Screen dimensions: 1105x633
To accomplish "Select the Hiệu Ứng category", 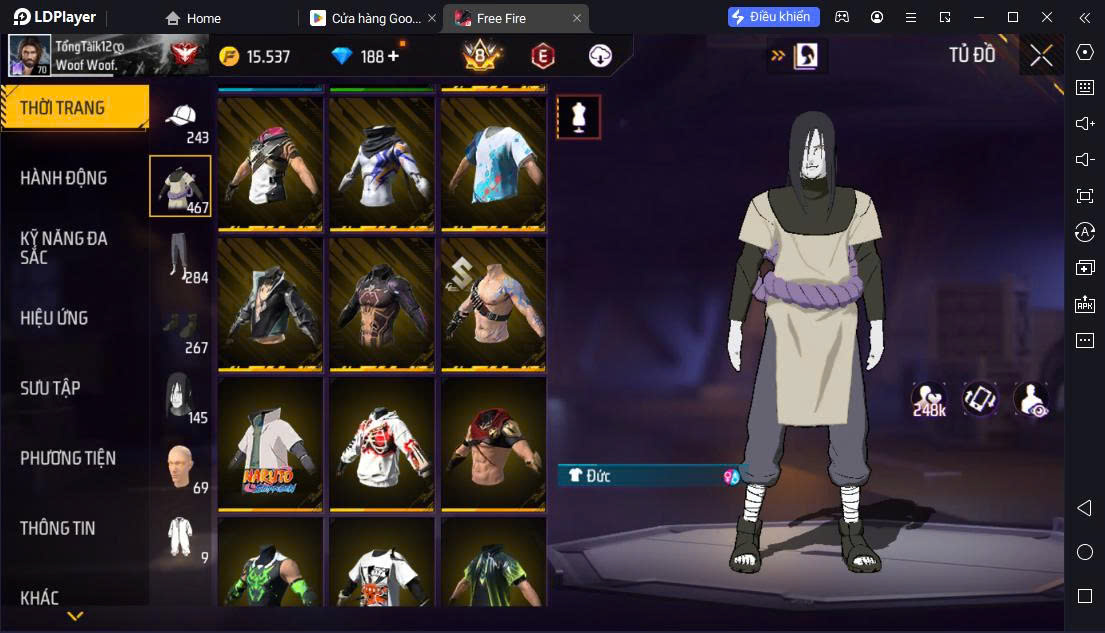I will tap(54, 318).
